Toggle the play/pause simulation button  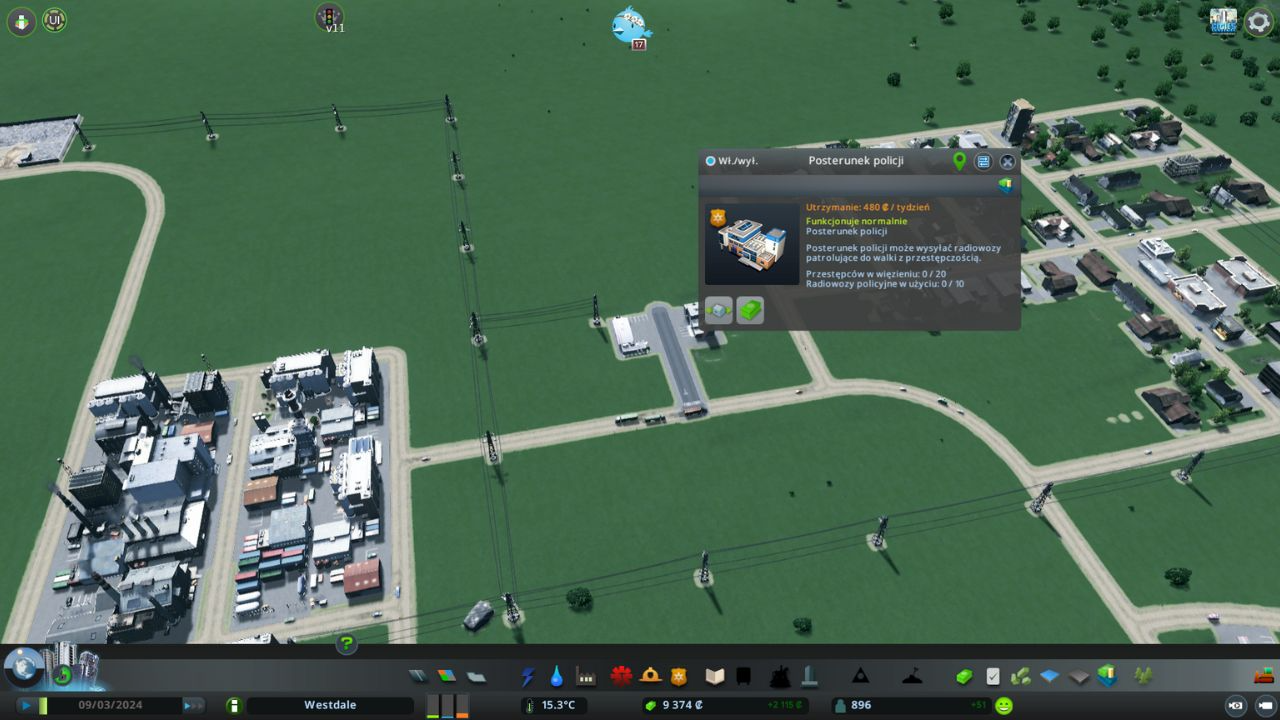26,705
